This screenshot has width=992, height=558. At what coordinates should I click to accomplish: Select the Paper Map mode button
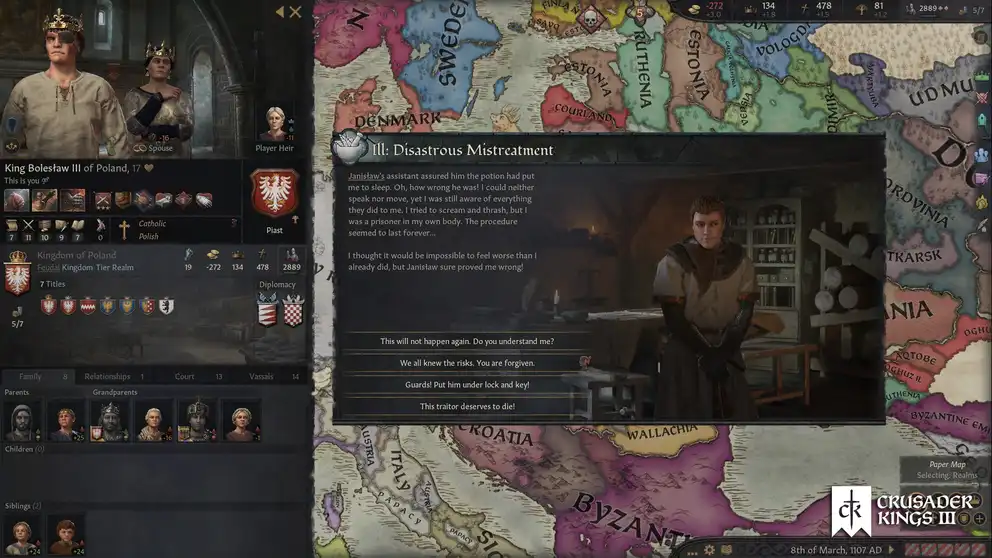coord(945,463)
